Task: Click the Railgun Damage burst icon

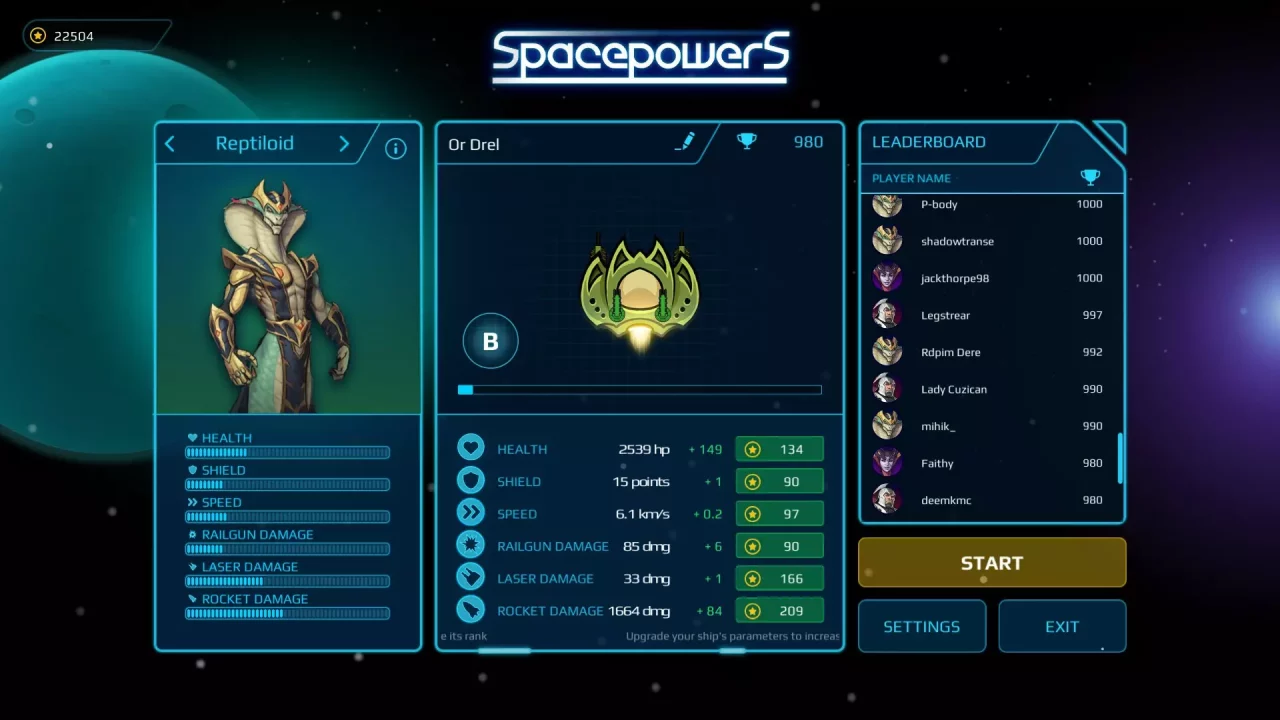Action: [x=471, y=545]
